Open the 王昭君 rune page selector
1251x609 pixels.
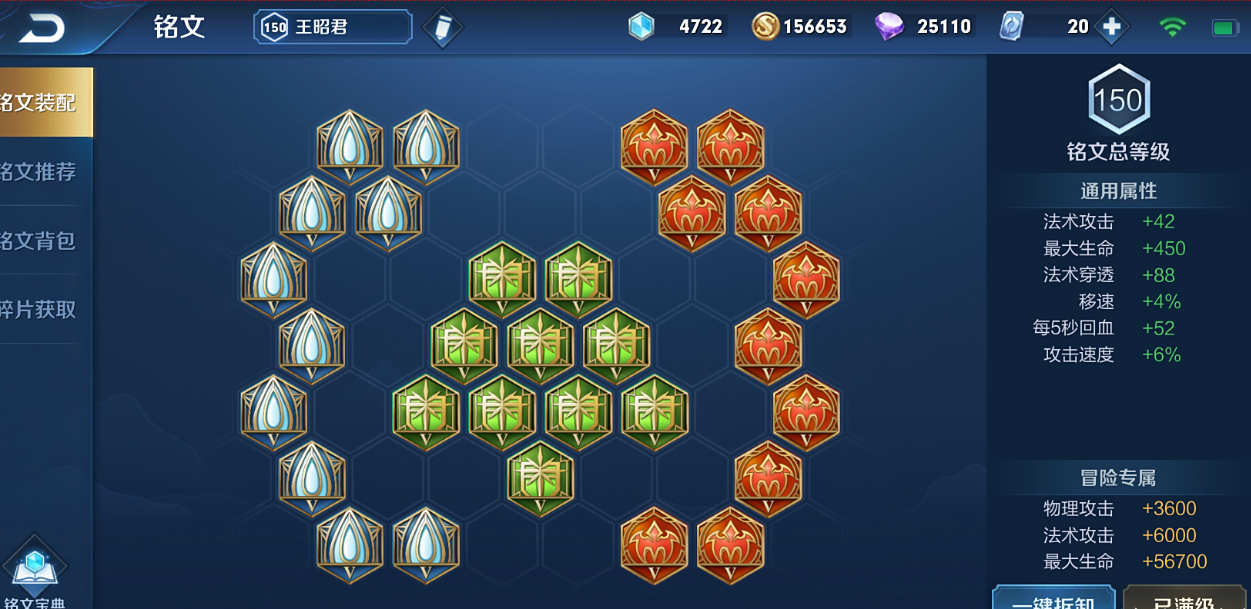point(333,27)
